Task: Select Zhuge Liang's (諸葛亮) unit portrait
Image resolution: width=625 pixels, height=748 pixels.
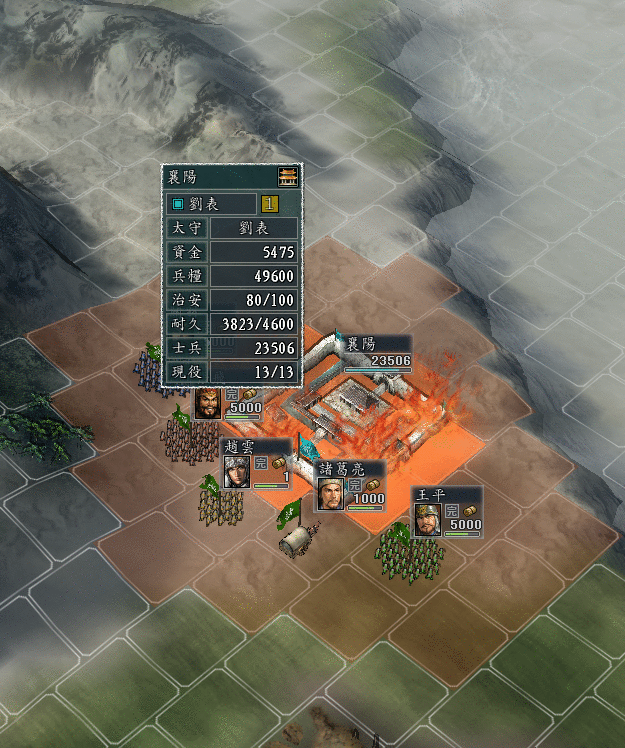Action: pyautogui.click(x=331, y=493)
